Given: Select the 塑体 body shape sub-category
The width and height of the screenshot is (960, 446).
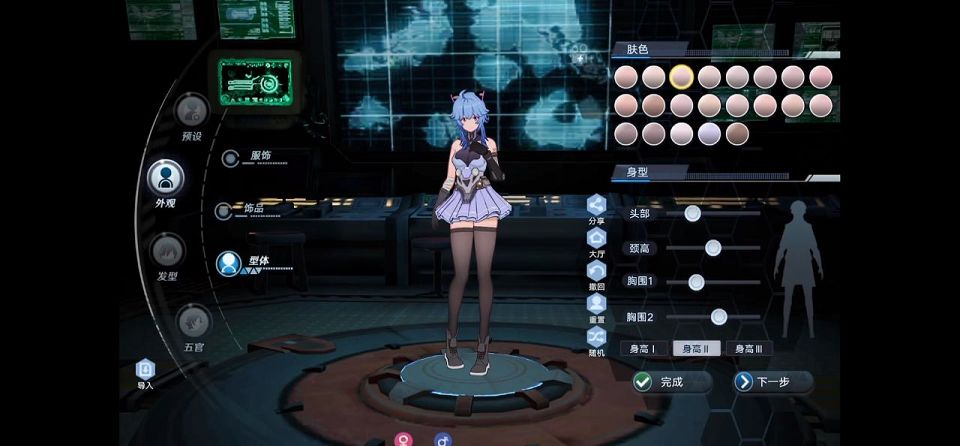Looking at the screenshot, I should pos(230,264).
